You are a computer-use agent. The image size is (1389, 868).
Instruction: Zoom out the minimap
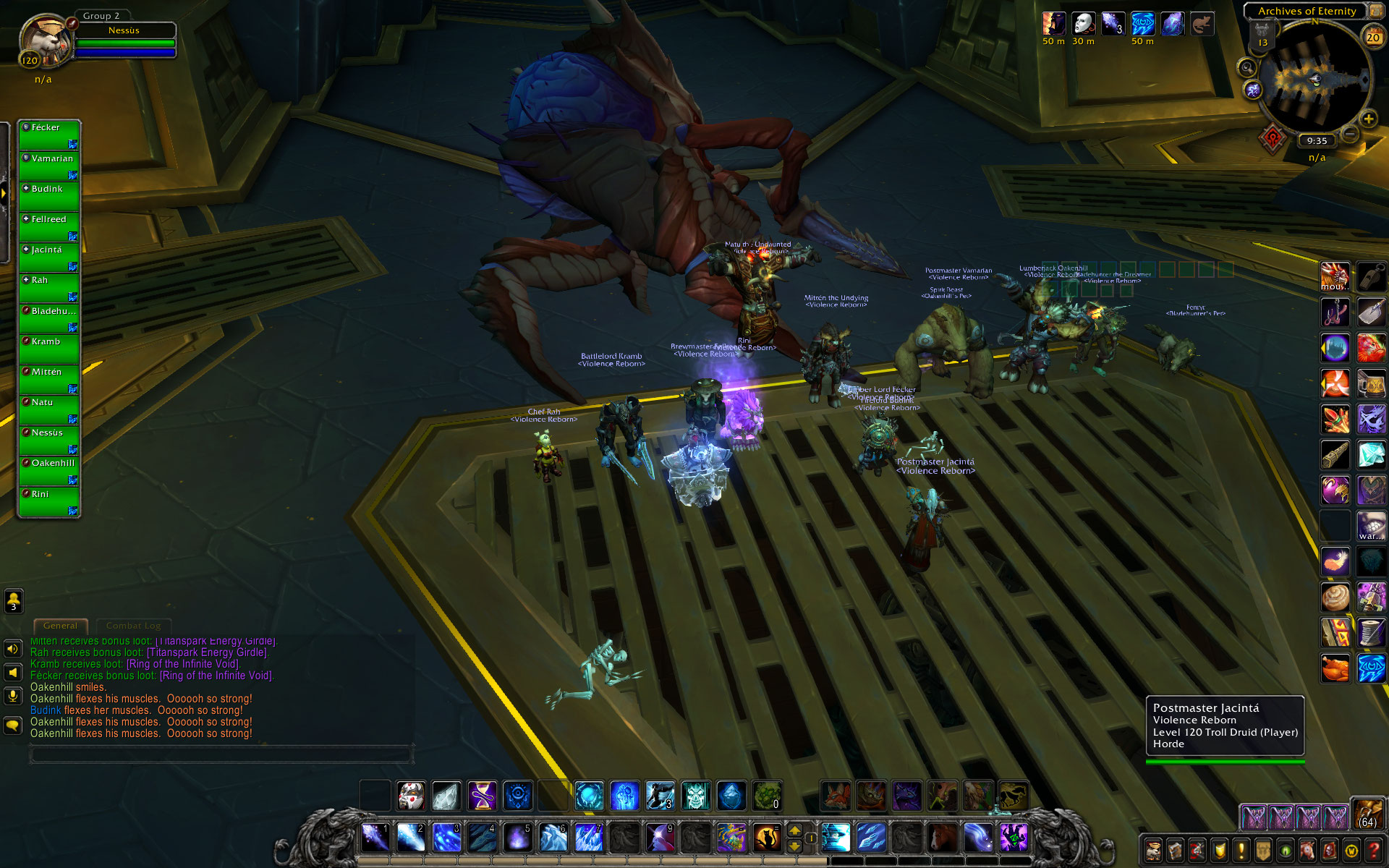(1350, 134)
